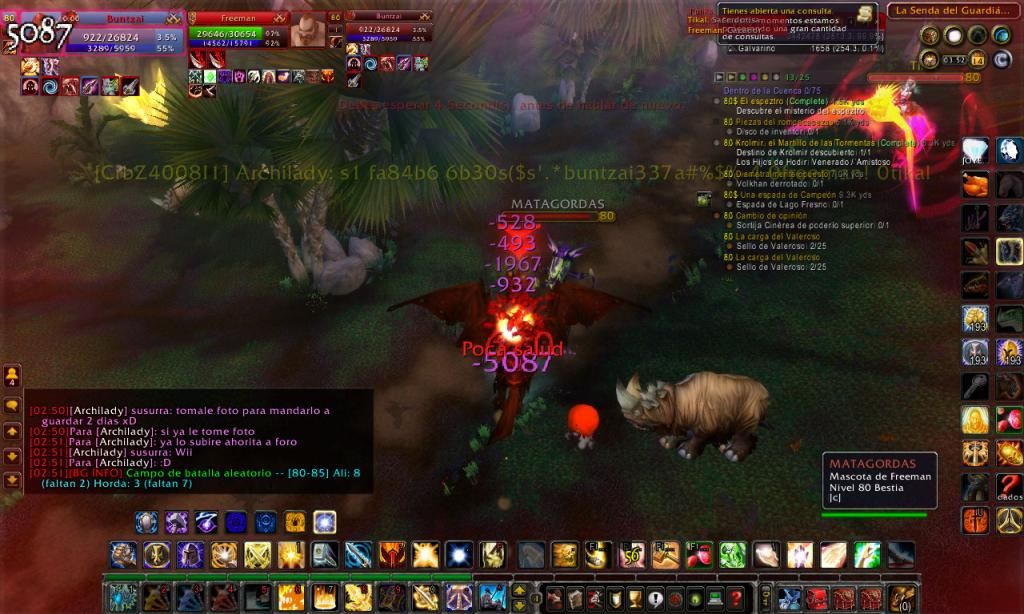Select quest "Una espada de Campeón" in tracker
Viewport: 1024px width, 614px height.
tap(790, 195)
